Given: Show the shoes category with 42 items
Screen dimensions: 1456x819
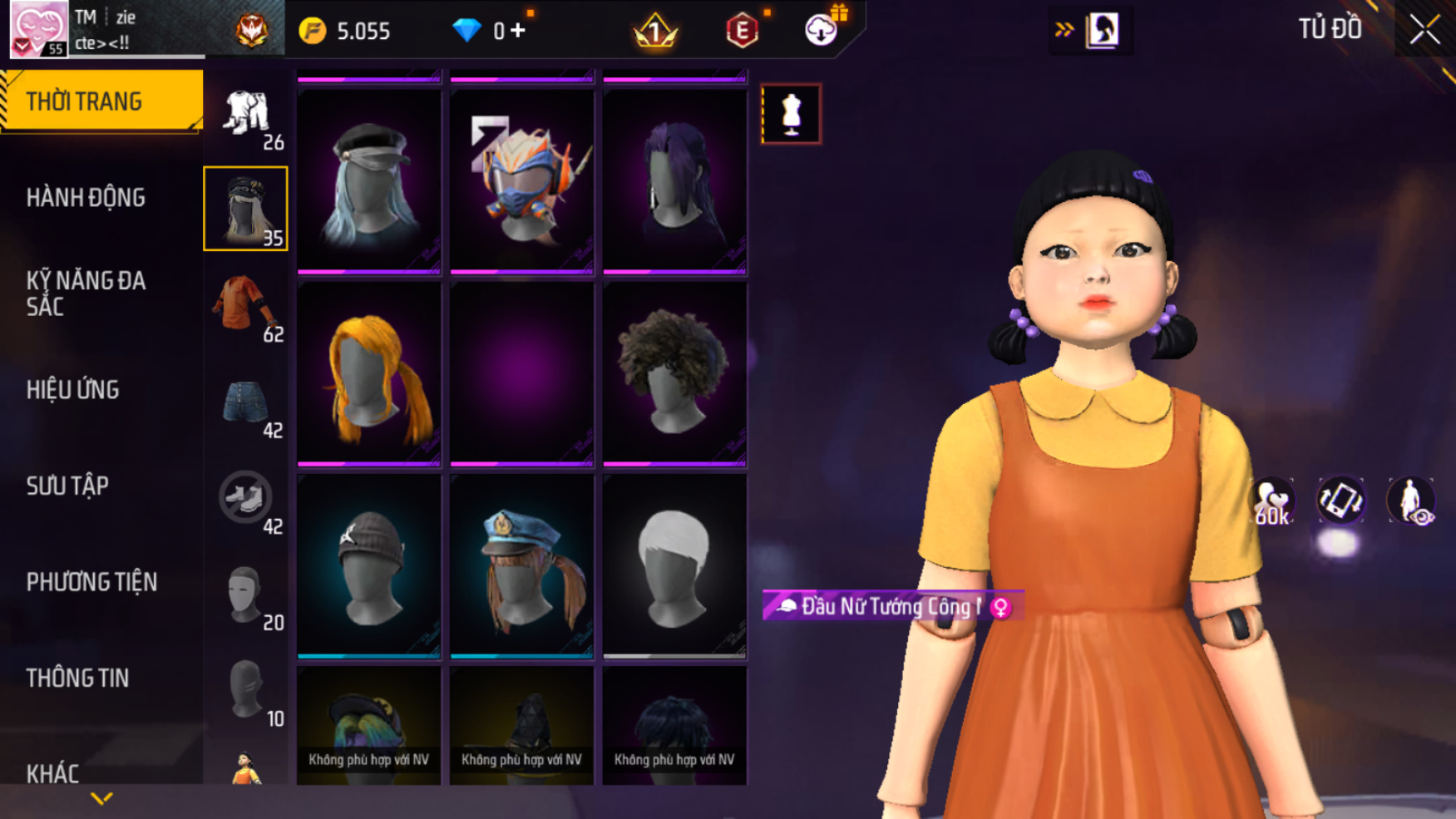Looking at the screenshot, I should pyautogui.click(x=246, y=499).
